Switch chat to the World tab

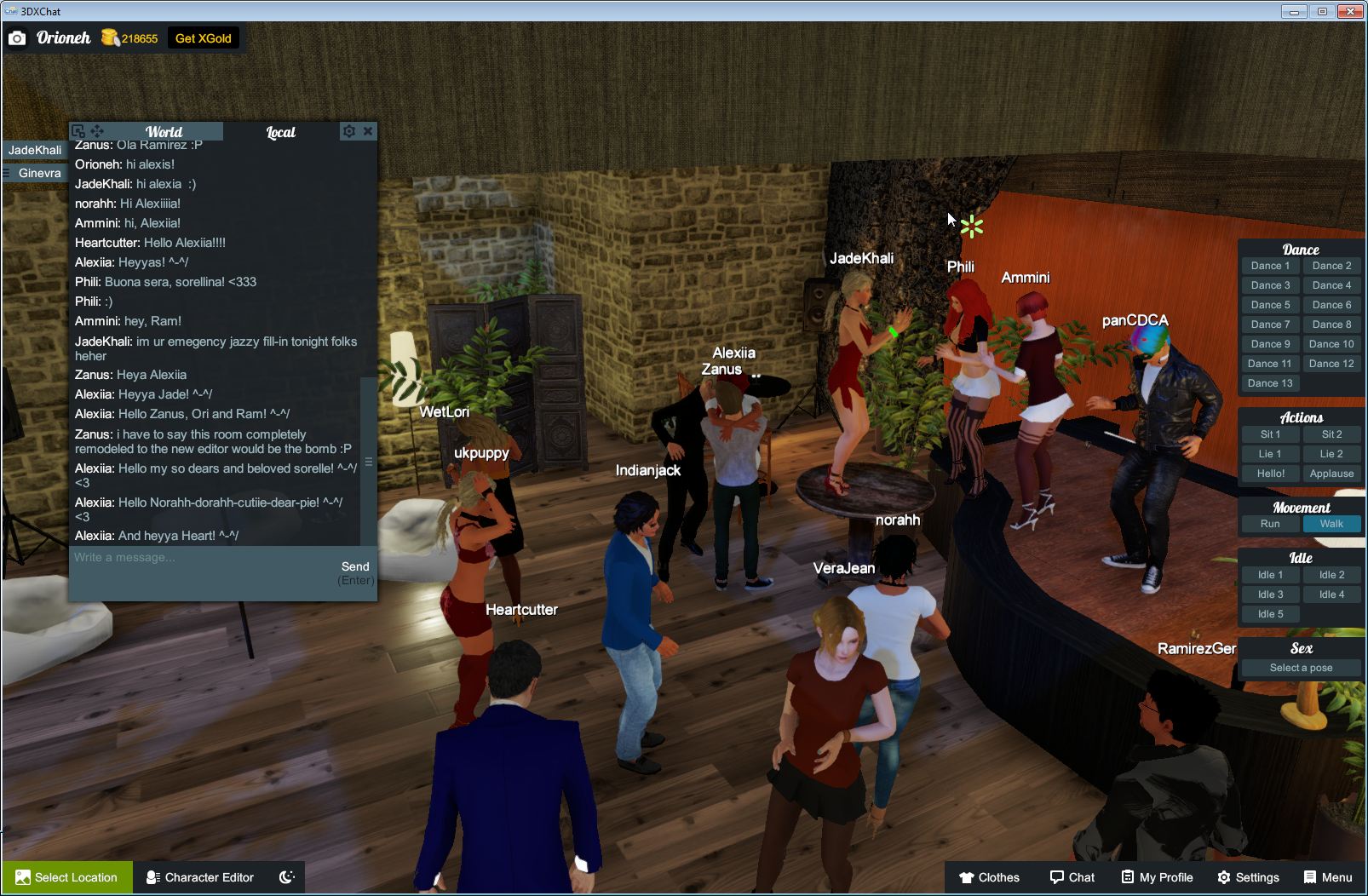coord(163,131)
